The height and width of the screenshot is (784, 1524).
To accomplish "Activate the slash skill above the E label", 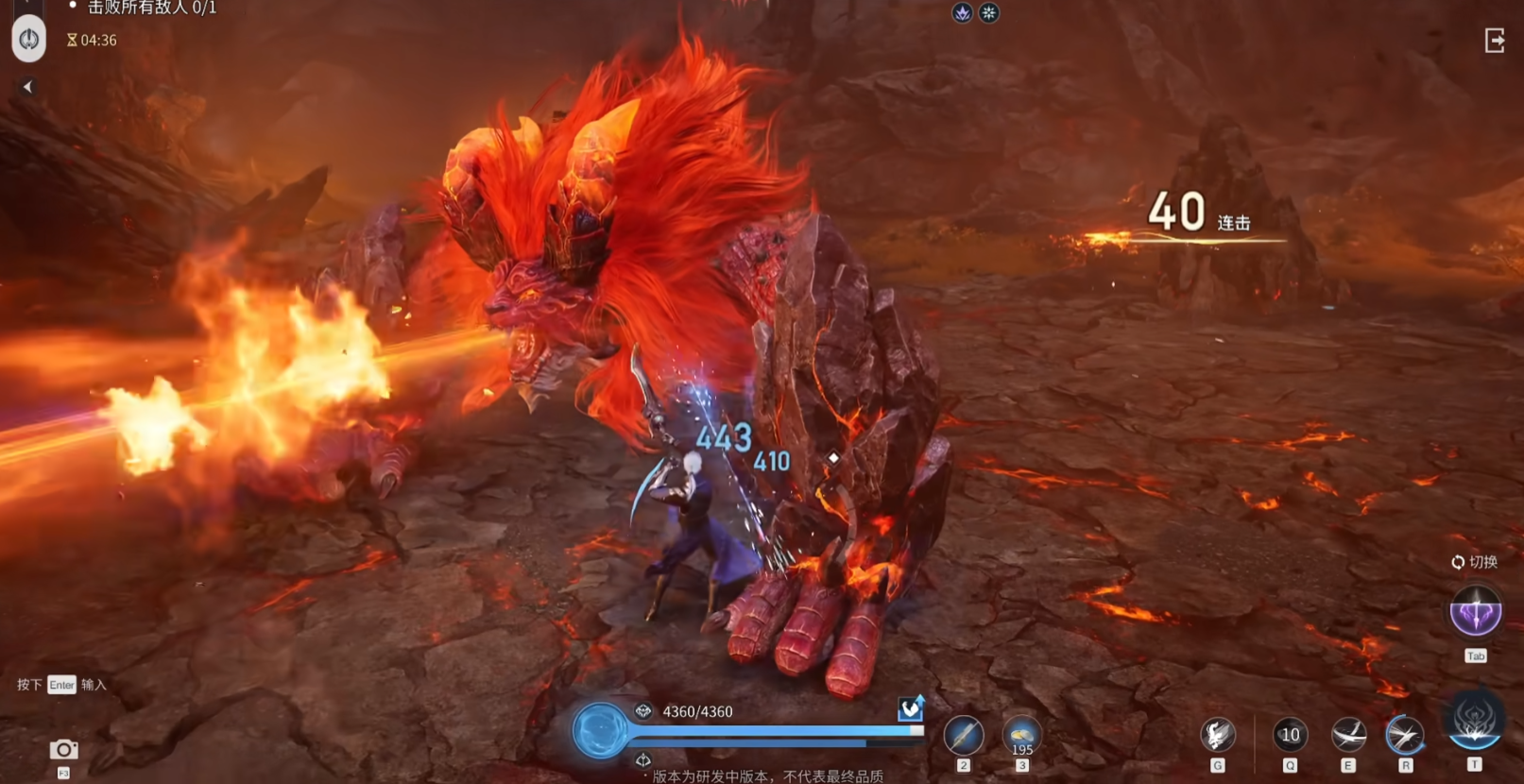I will coord(1347,735).
